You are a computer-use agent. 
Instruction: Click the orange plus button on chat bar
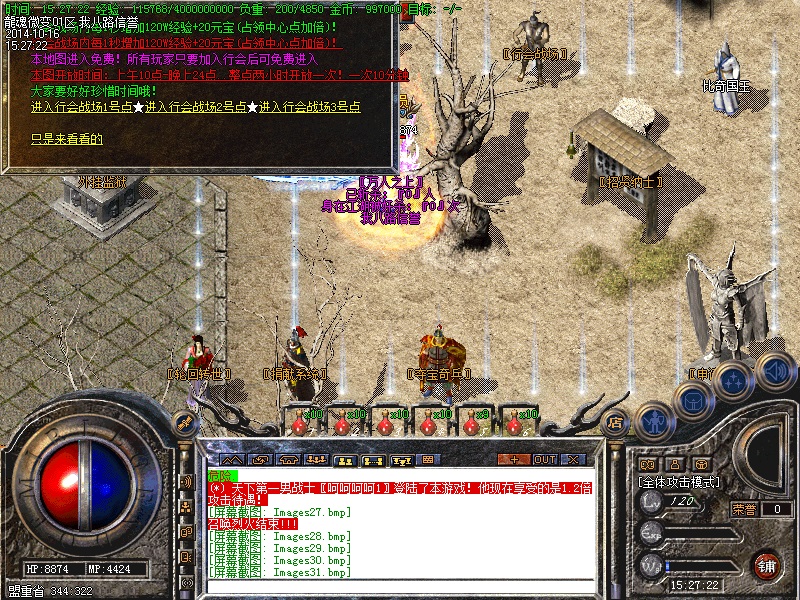coord(515,459)
